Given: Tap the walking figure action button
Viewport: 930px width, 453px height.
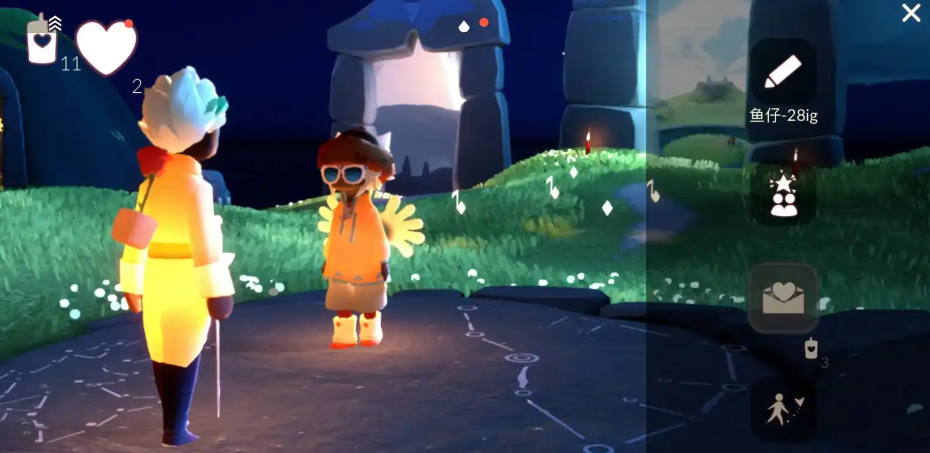Looking at the screenshot, I should pos(783,410).
